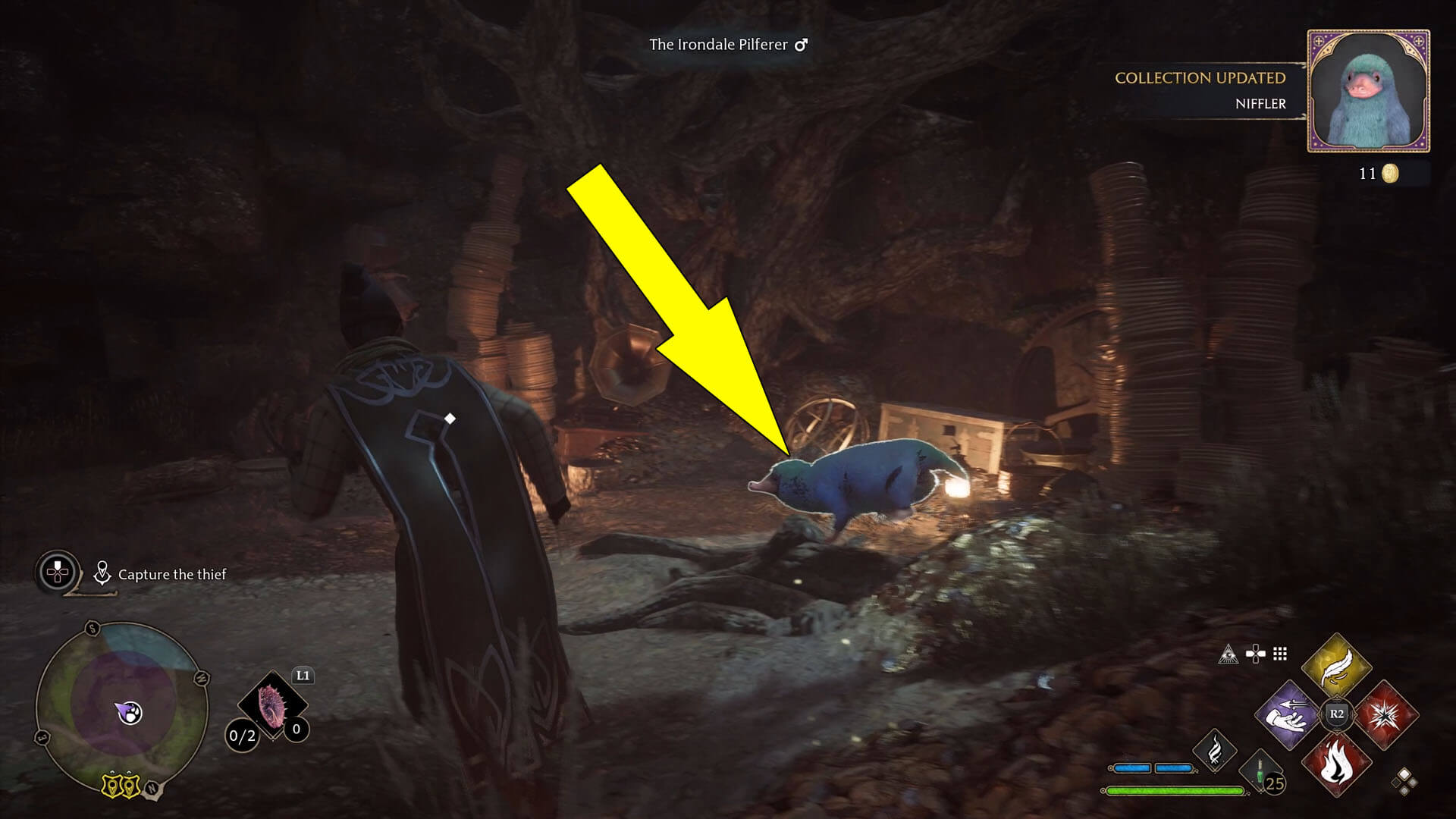Click the L1 button prompt on the item slot
This screenshot has width=1456, height=819.
click(x=303, y=675)
